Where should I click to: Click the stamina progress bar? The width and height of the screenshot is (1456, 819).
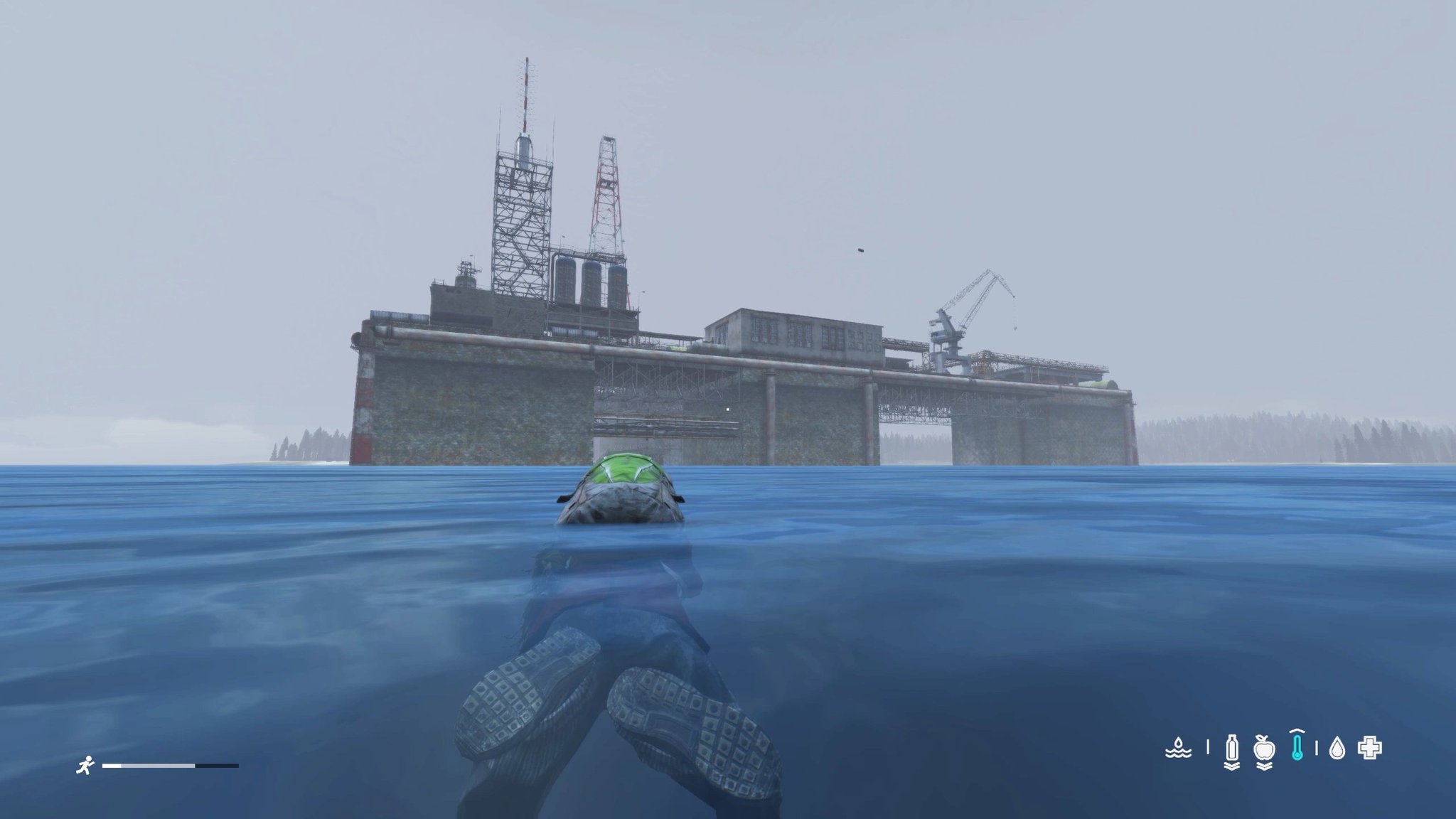pyautogui.click(x=171, y=766)
